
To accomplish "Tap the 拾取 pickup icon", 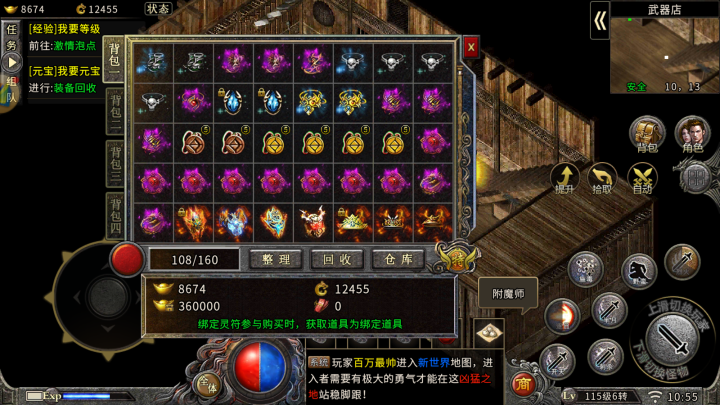I will point(603,178).
